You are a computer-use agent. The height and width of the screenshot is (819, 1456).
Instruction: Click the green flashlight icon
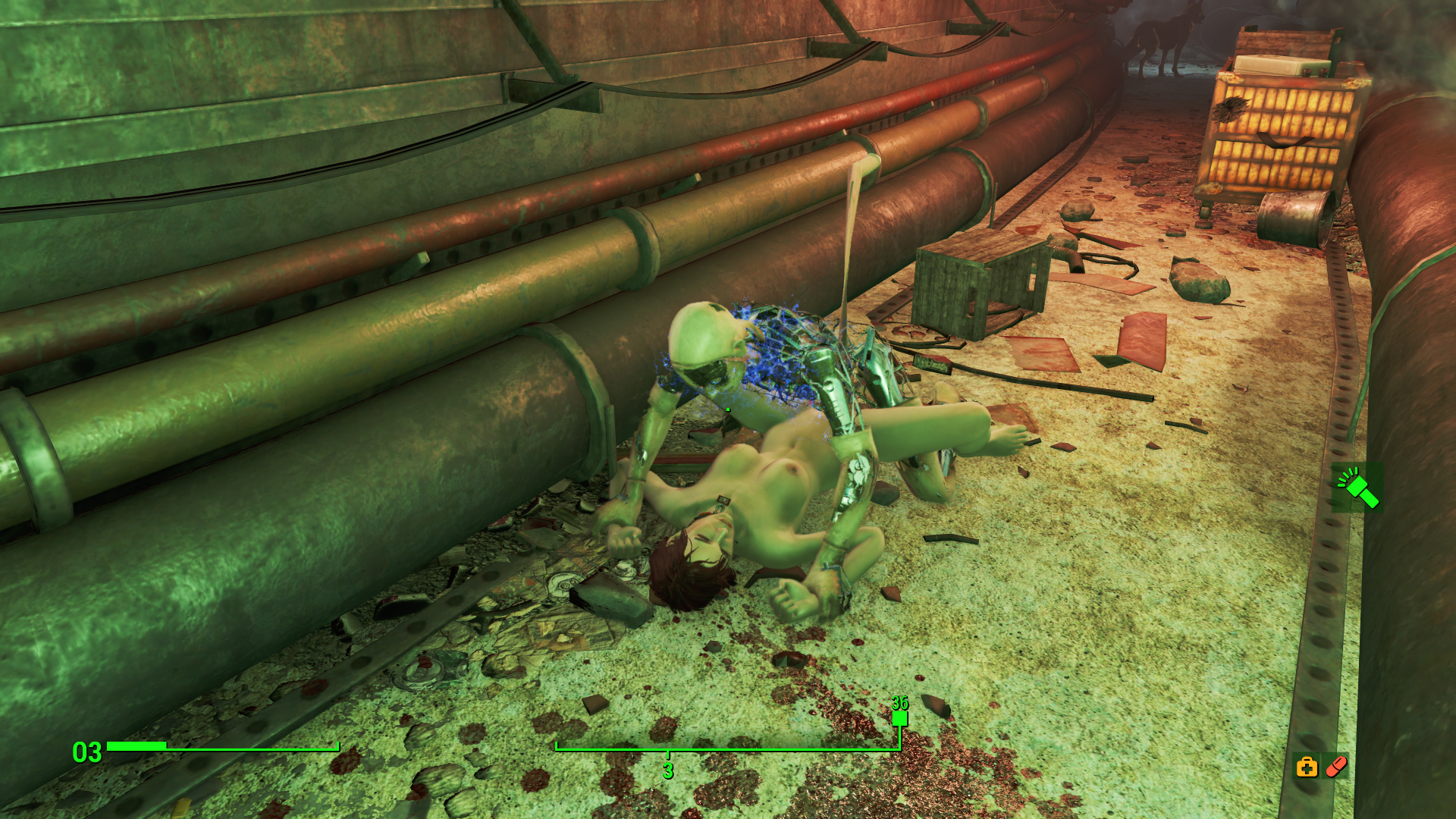pyautogui.click(x=1357, y=488)
